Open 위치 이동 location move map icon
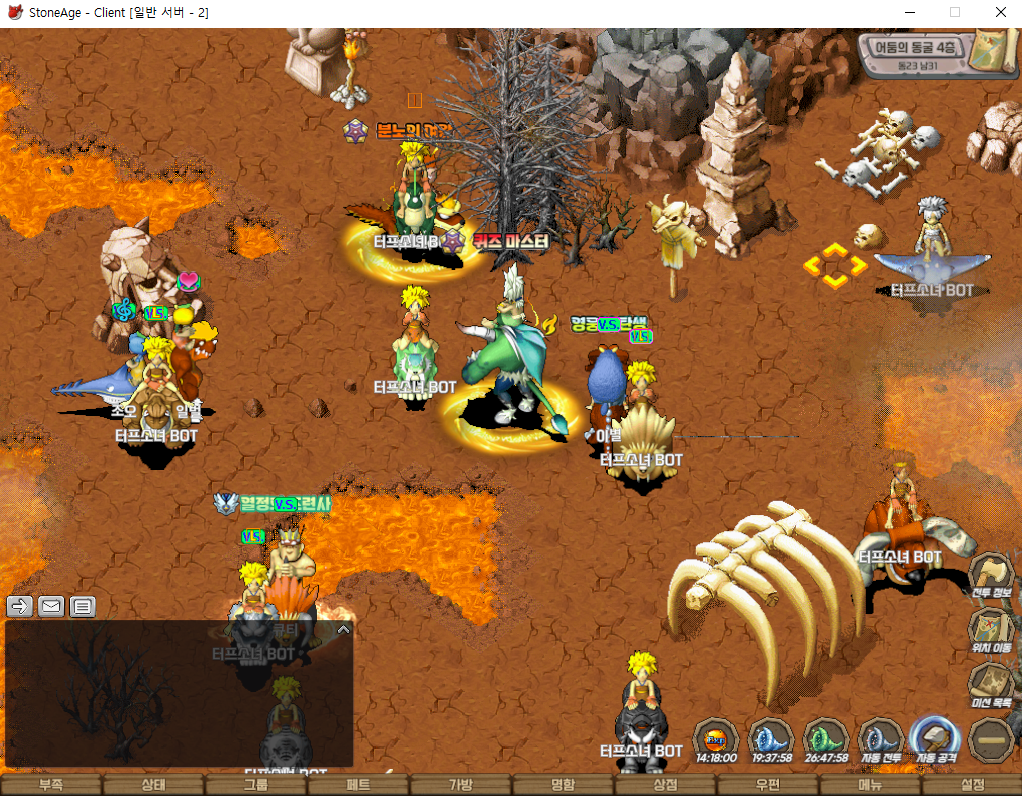The height and width of the screenshot is (796, 1022). [991, 630]
